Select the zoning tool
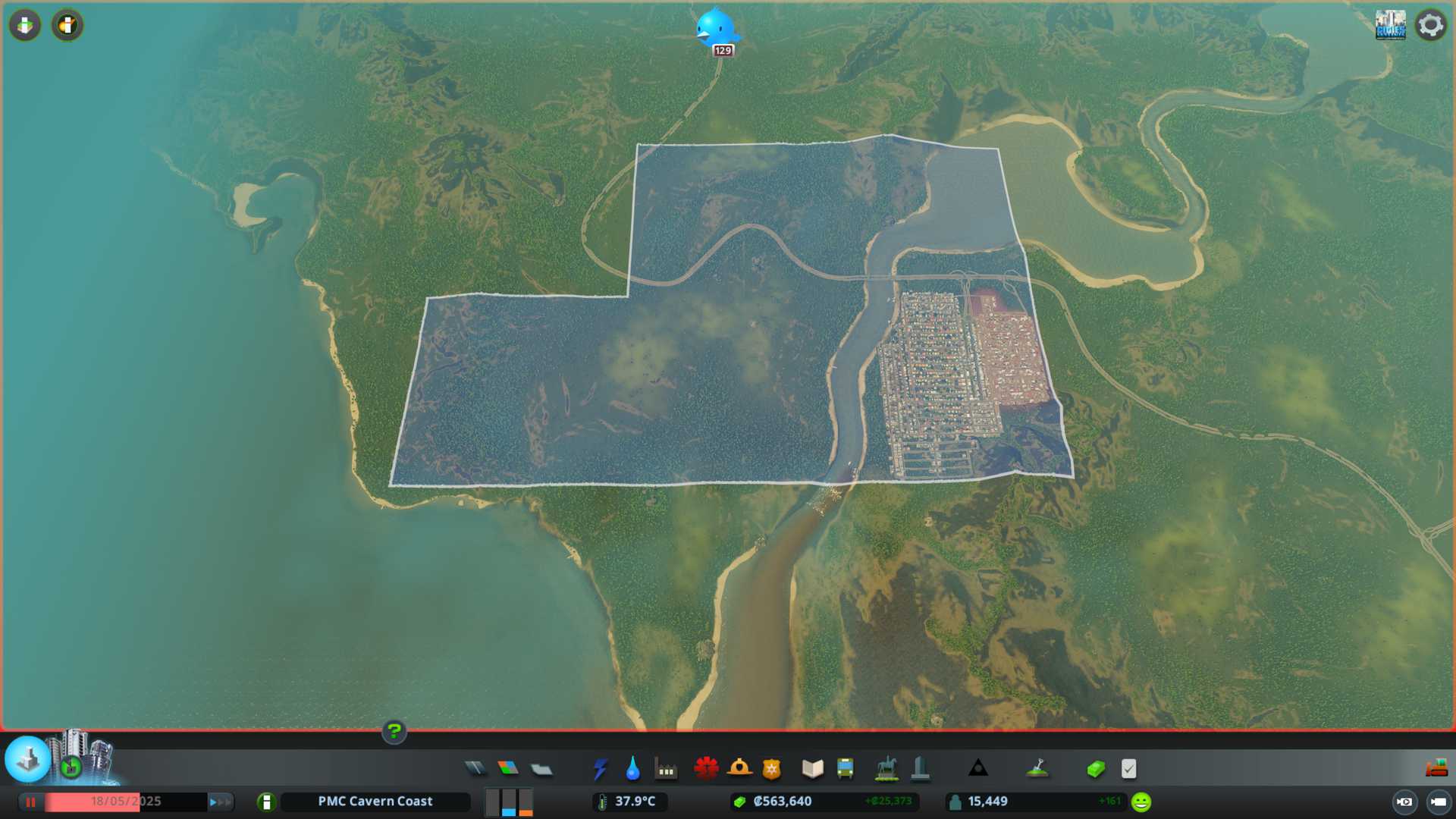Screen dimensions: 1456x819 coord(508,769)
